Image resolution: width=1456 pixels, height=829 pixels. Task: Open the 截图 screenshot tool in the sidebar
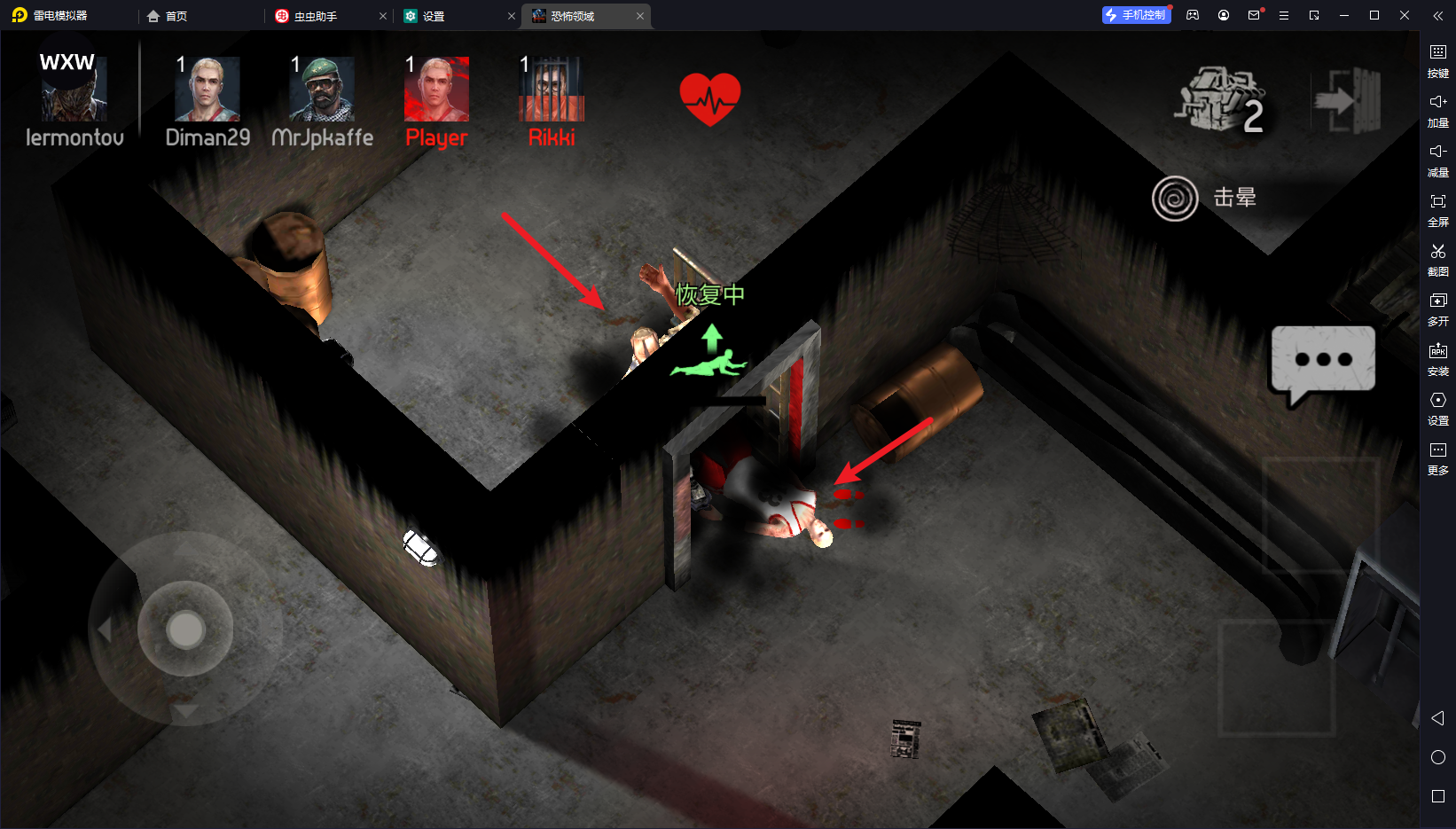1437,260
